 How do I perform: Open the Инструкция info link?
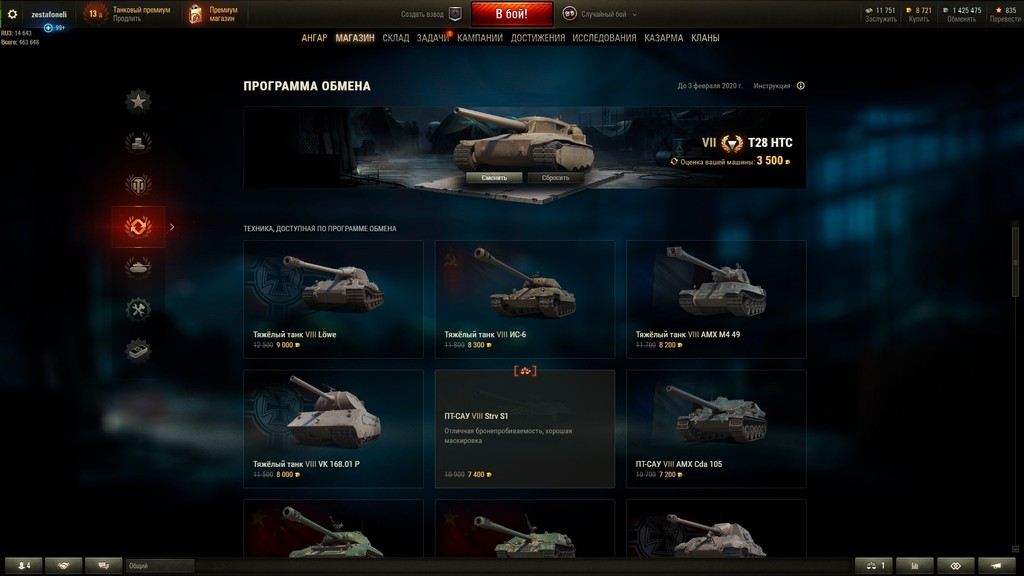778,86
